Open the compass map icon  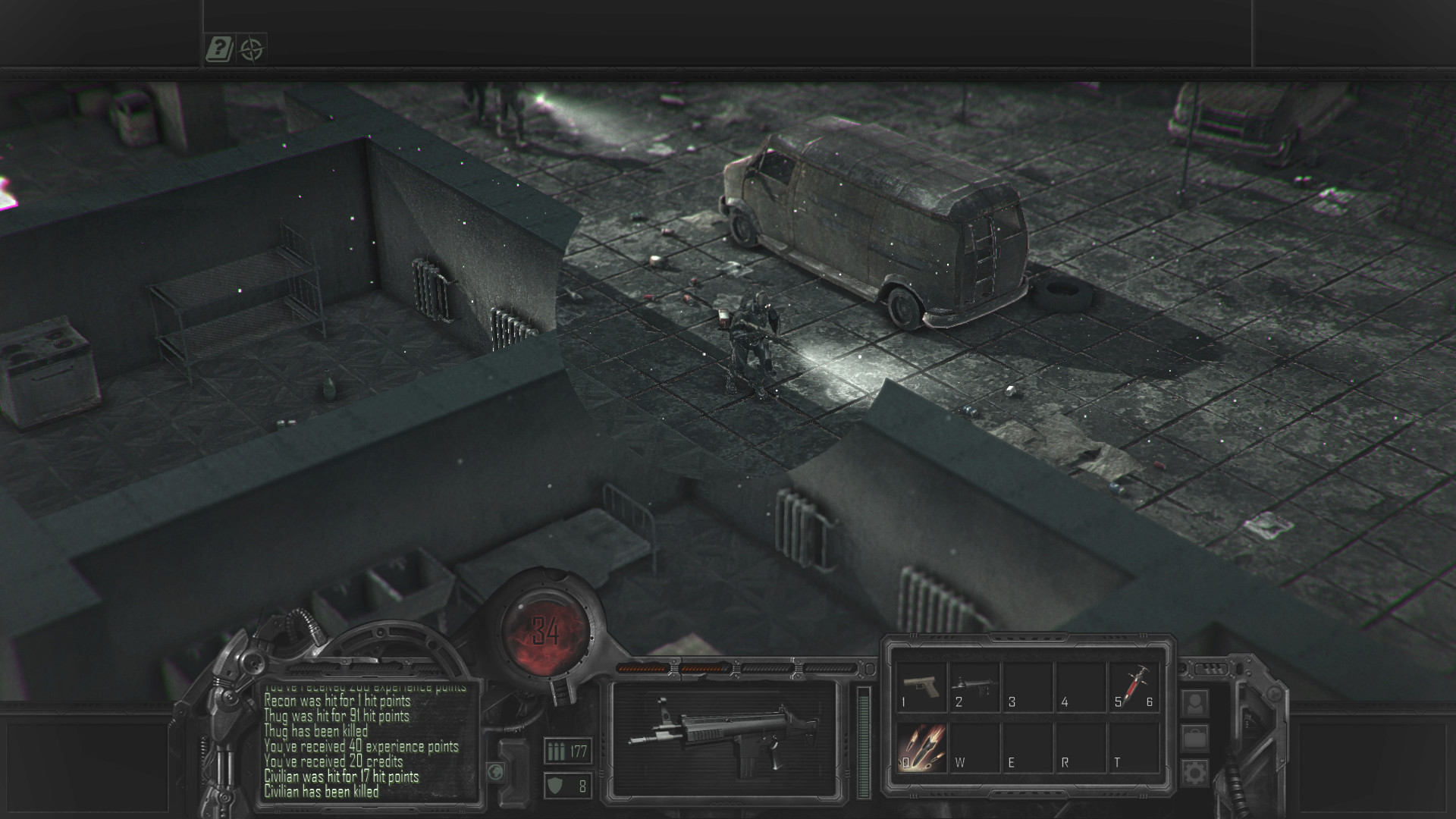[x=252, y=50]
